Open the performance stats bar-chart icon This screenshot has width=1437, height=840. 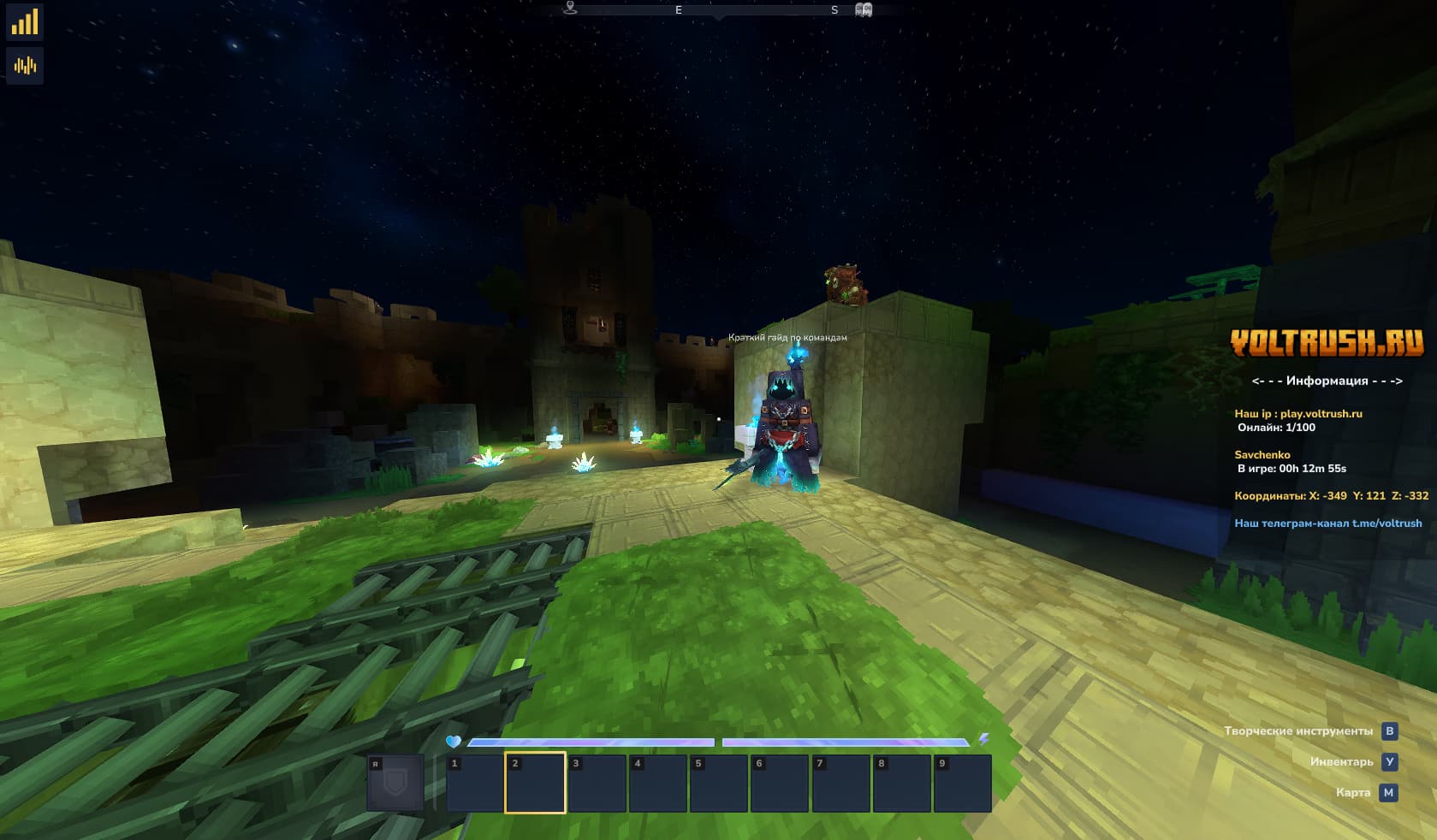point(25,23)
